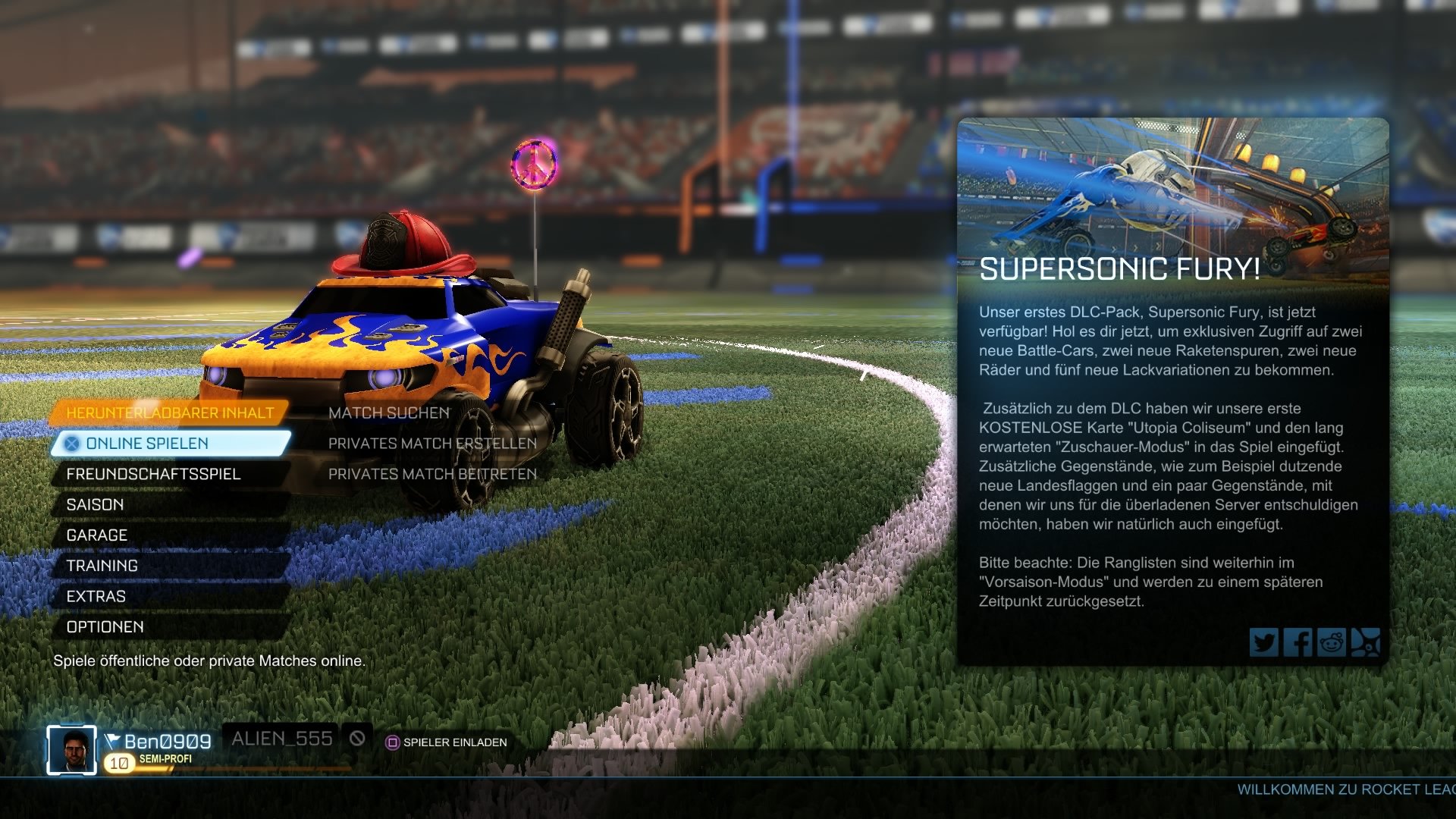Screen dimensions: 1456x819
Task: Click Privates Match Erstellen
Action: pyautogui.click(x=431, y=444)
